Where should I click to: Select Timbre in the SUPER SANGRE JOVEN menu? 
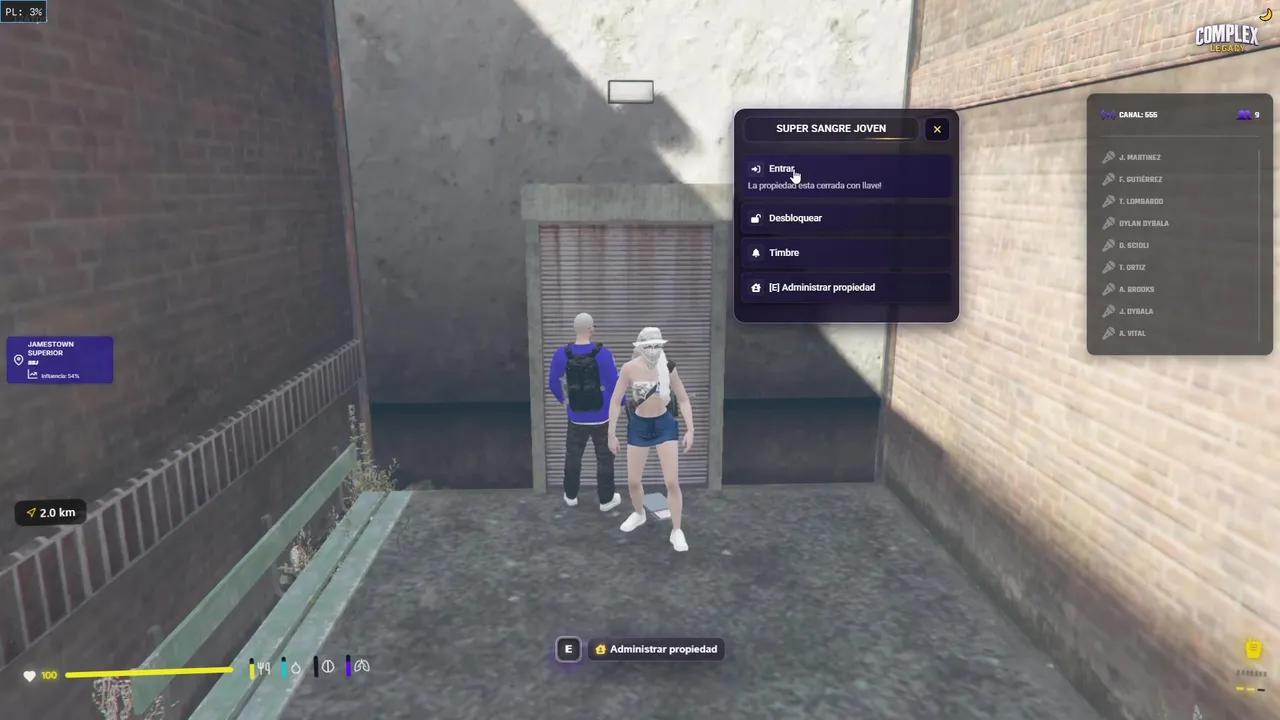tap(784, 252)
